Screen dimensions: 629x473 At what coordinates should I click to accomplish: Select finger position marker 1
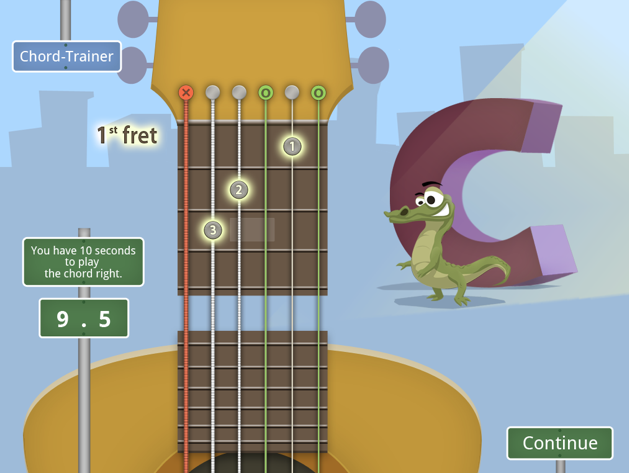click(291, 146)
